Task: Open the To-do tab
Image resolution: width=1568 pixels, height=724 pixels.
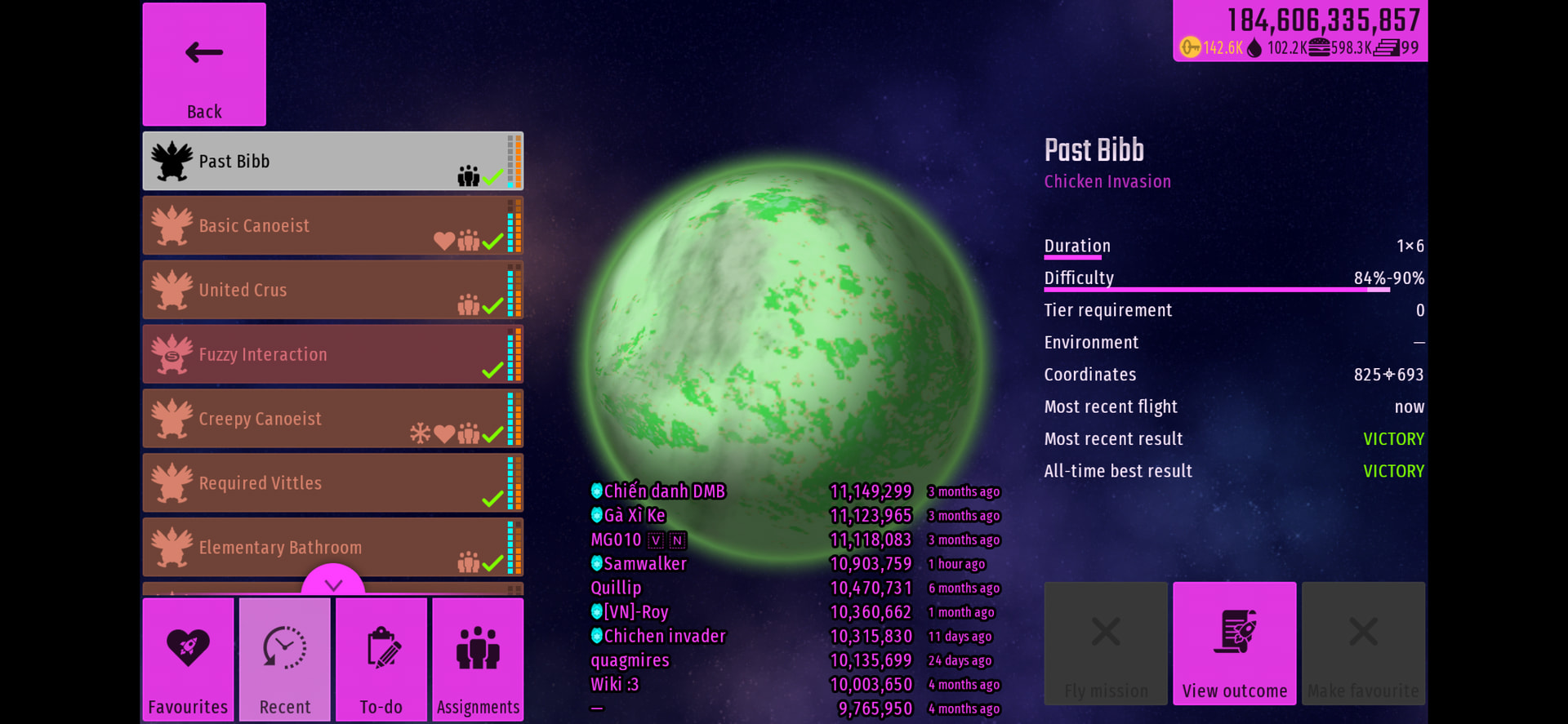Action: coord(381,660)
